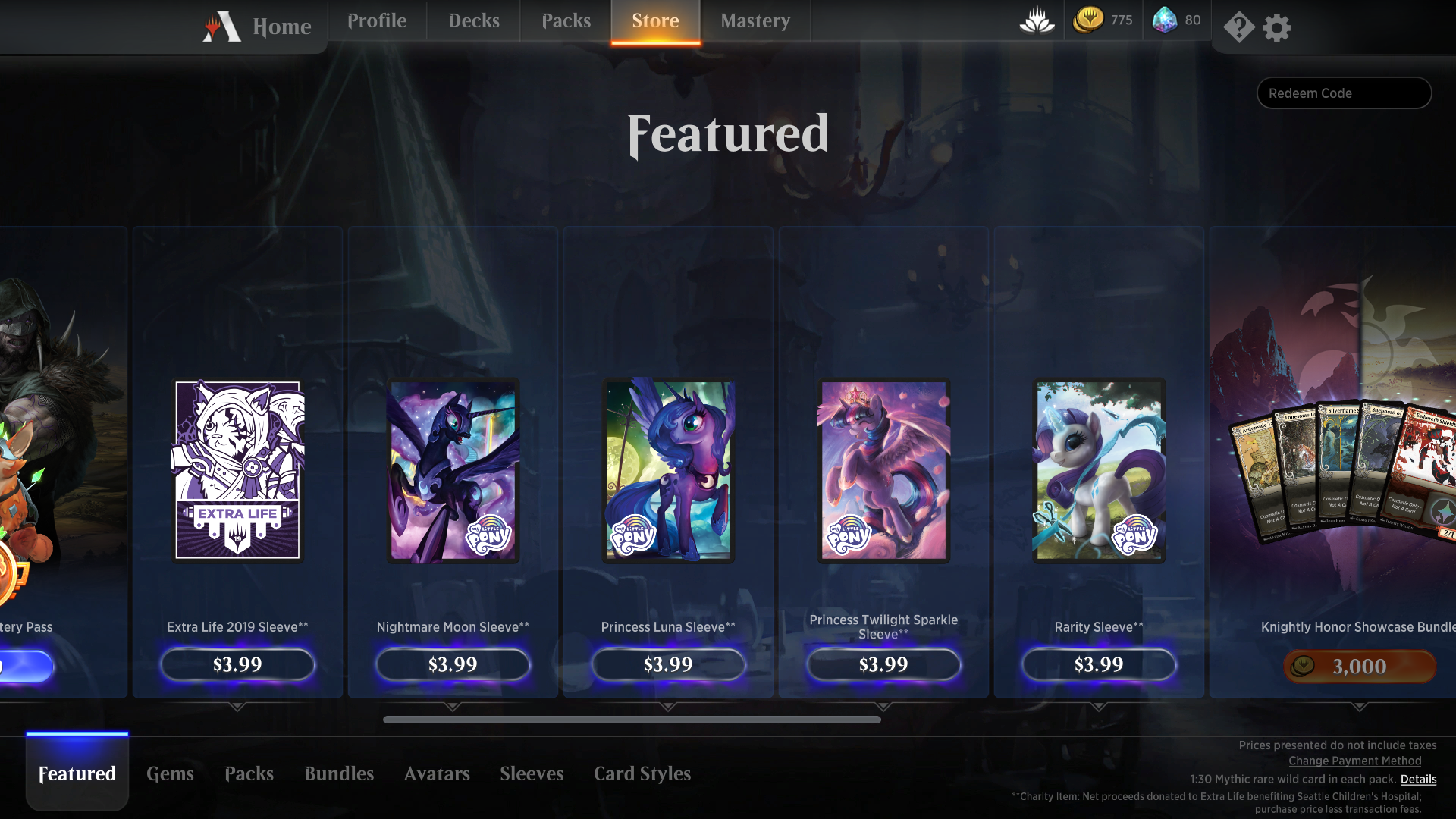Purchase Princess Twilight Sparkle Sleeve
This screenshot has width=1456, height=819.
[883, 665]
